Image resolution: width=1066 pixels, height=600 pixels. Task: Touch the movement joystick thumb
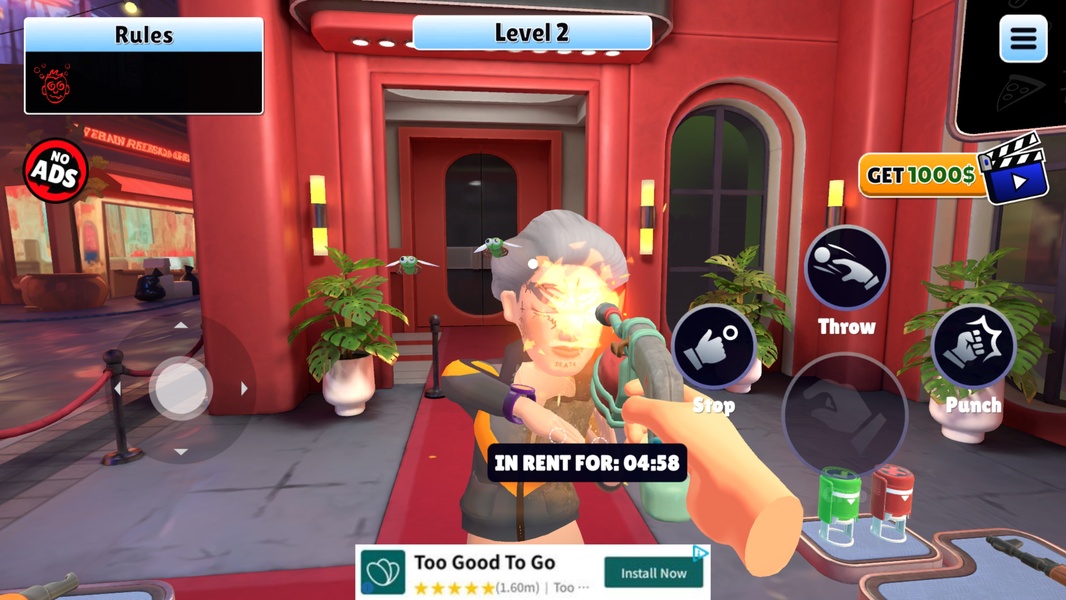(x=181, y=388)
